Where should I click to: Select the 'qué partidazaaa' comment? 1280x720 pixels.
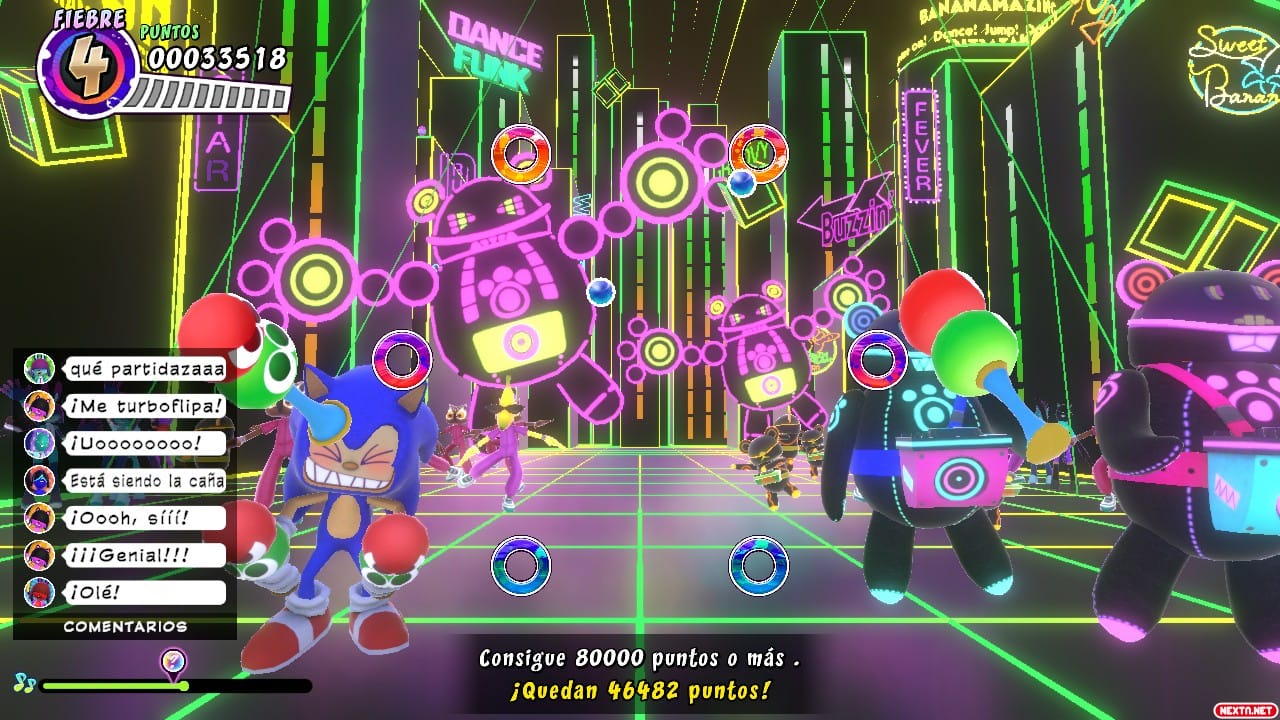(x=146, y=369)
